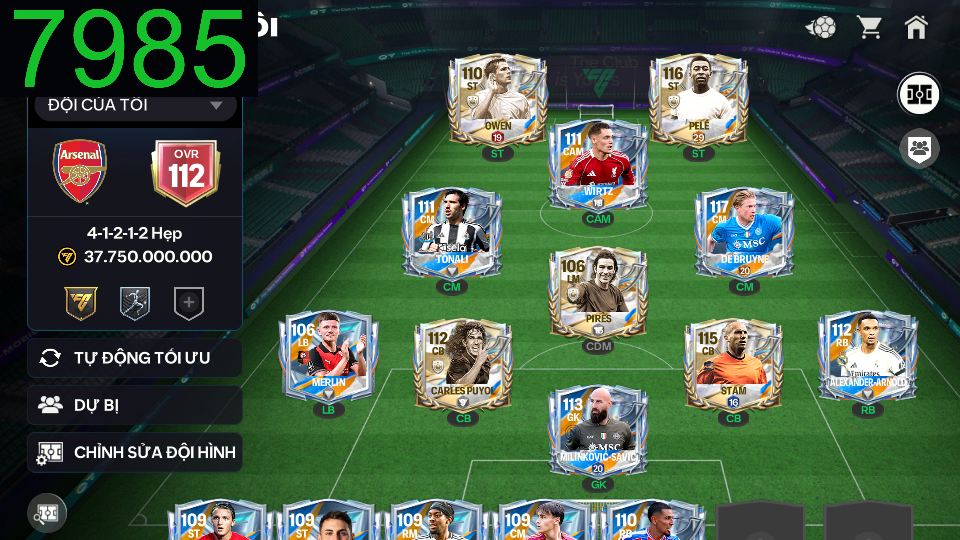960x540 pixels.
Task: Select the Merlin left-back card
Action: point(329,357)
